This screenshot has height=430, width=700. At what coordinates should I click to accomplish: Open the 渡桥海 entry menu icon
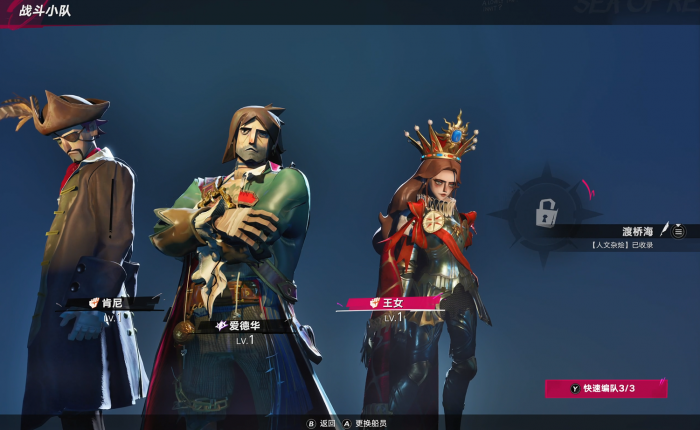(679, 231)
